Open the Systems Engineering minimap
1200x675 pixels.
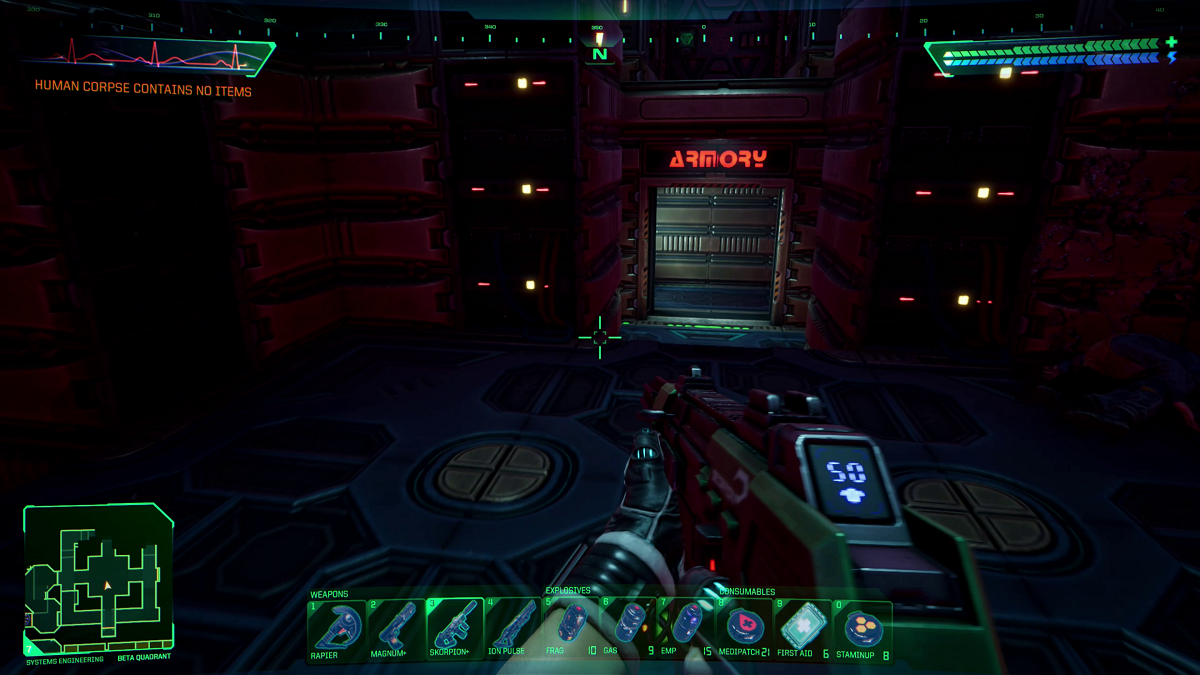point(98,577)
